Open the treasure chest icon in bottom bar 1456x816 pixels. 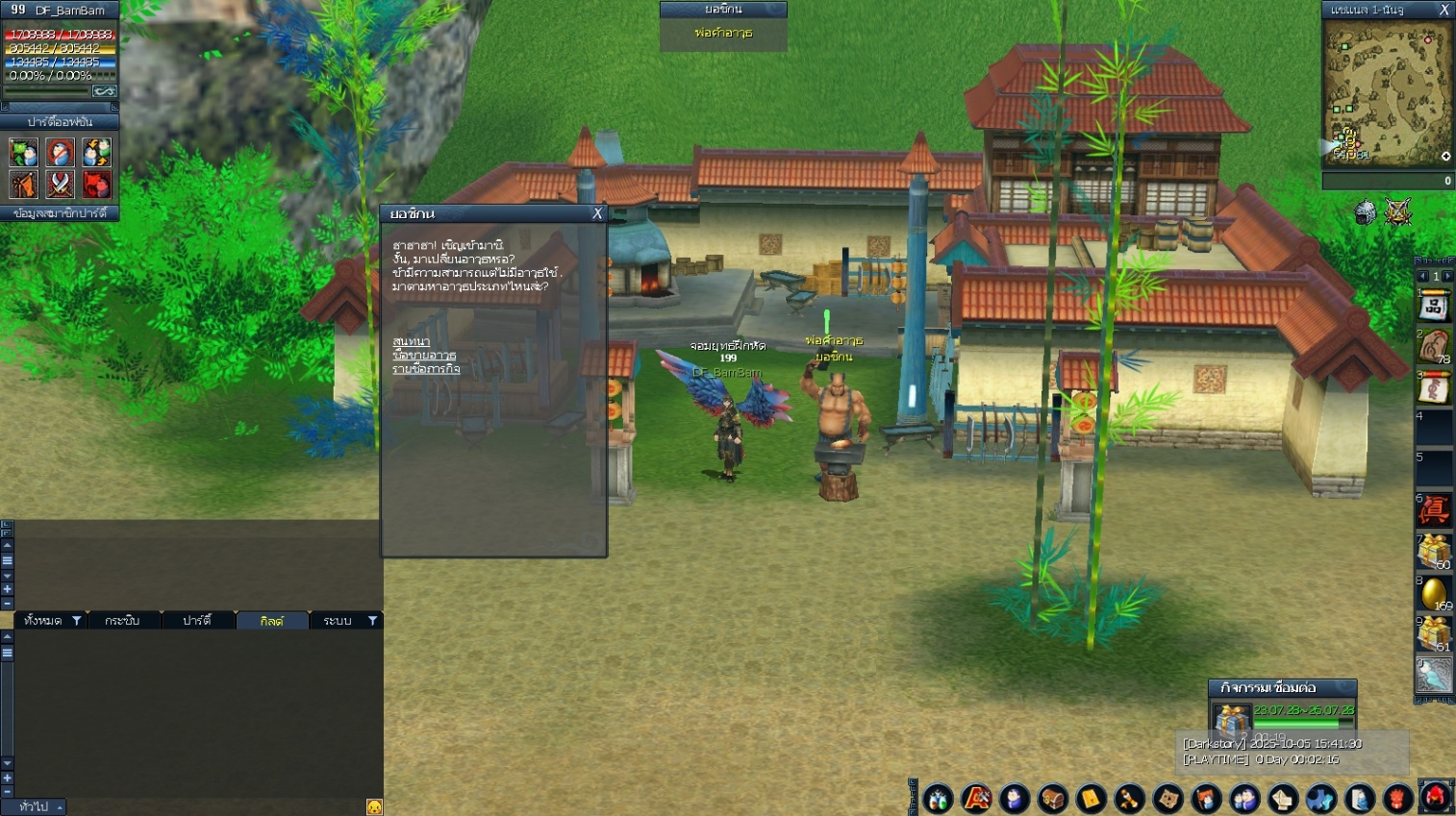coord(1052,798)
